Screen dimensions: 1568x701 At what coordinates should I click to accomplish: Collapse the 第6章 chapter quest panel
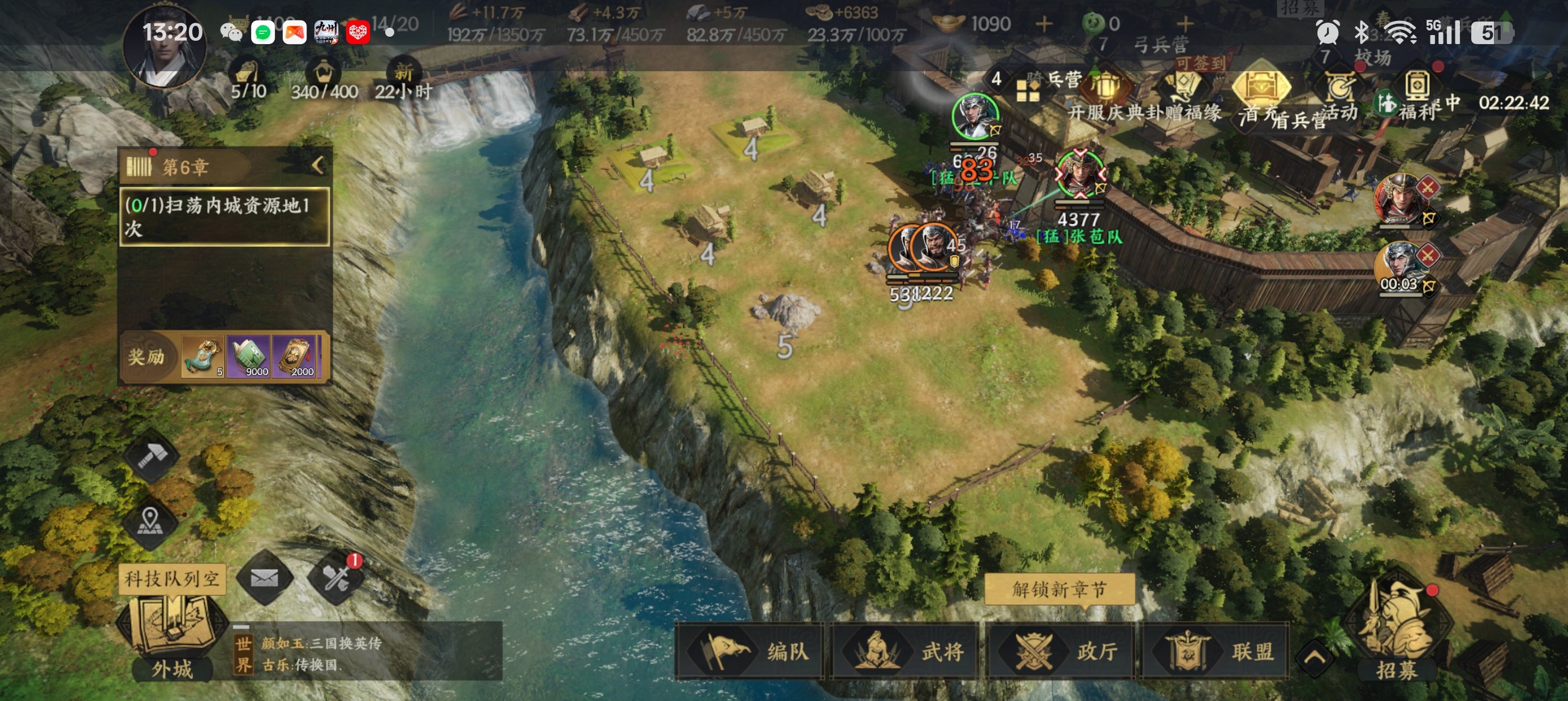[318, 165]
